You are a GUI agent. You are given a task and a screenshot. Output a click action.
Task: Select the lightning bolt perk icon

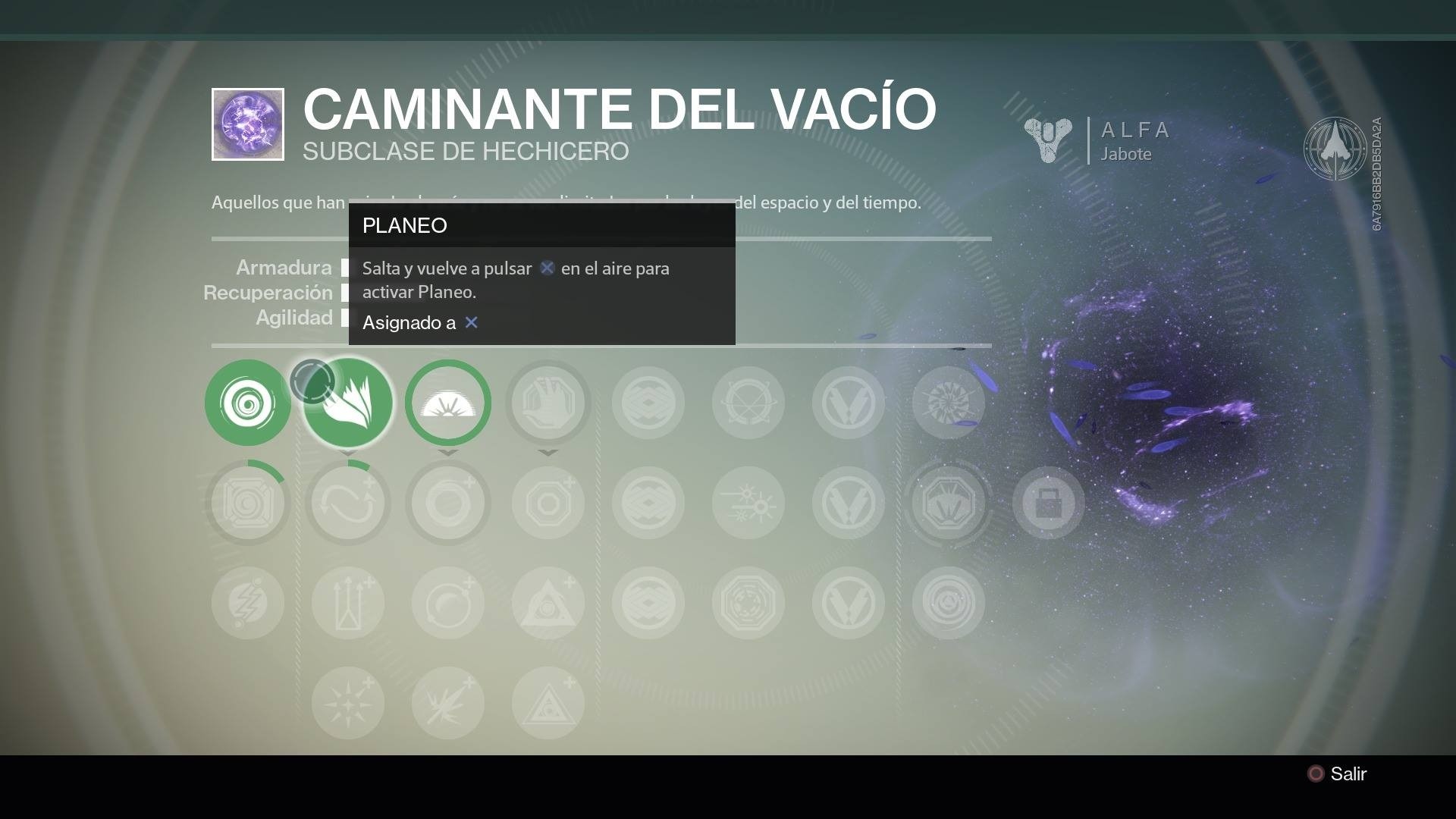(248, 603)
